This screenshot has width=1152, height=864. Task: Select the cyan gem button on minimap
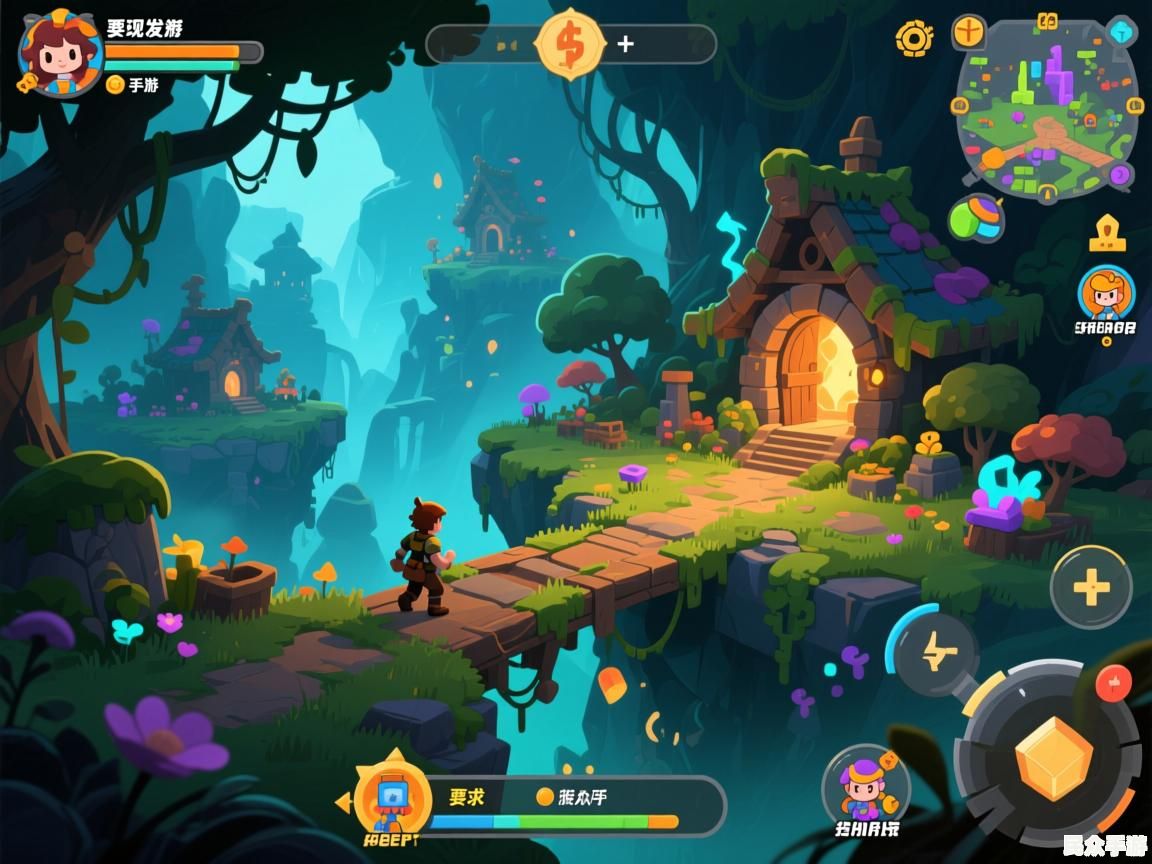(x=1122, y=32)
